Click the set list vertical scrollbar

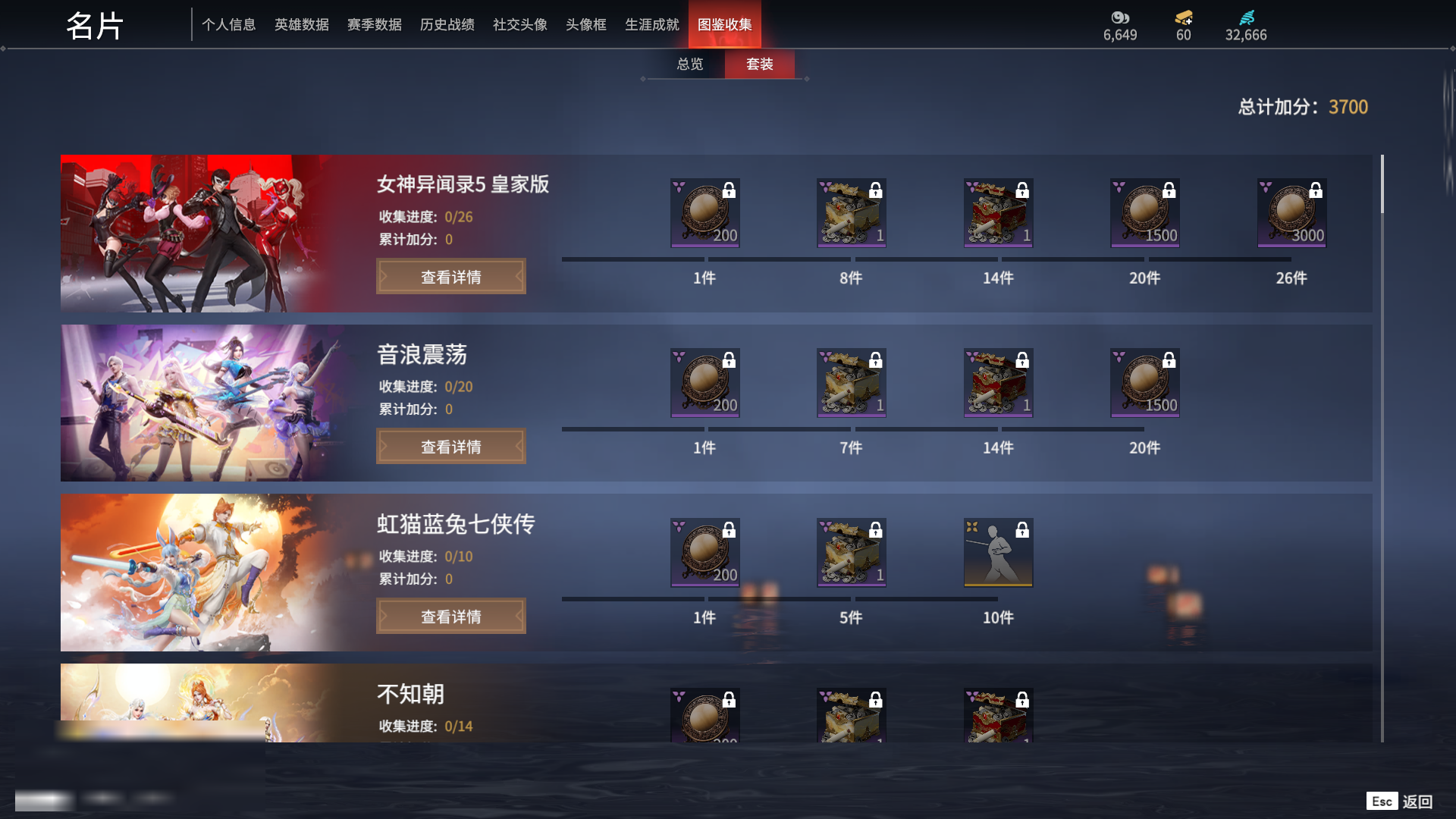(x=1382, y=184)
